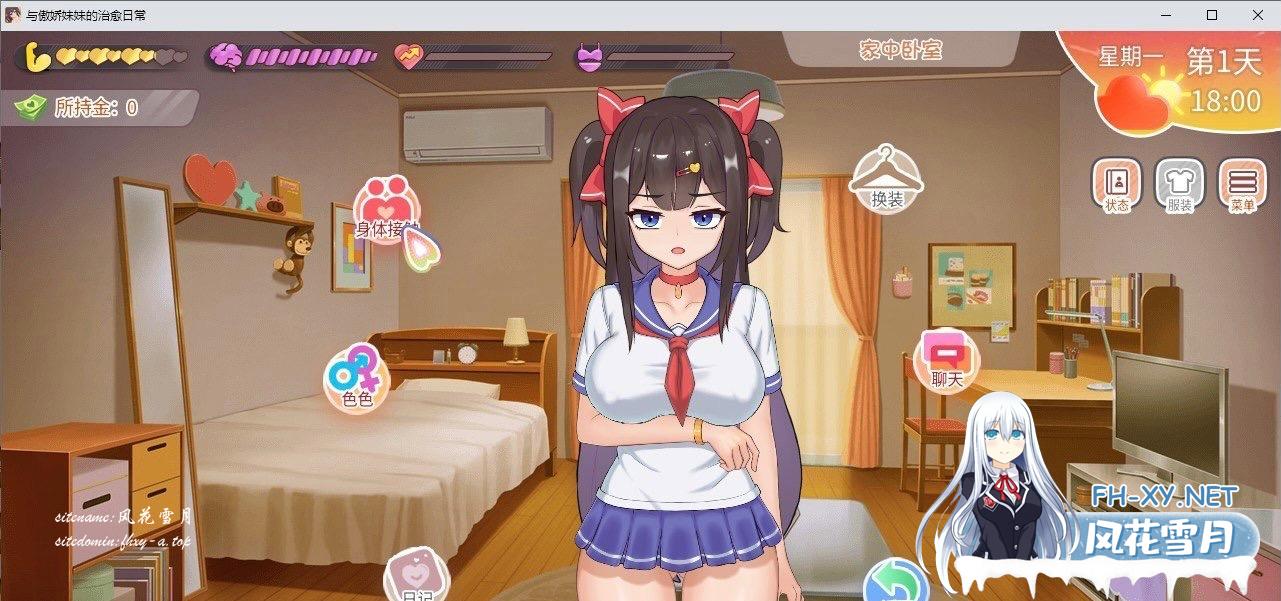Open the 服装 clothing button
Viewport: 1281px width, 601px height.
pos(1180,185)
